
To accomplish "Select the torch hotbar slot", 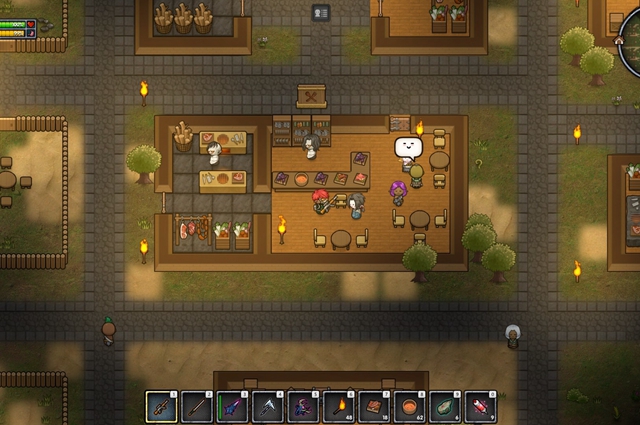I will tap(338, 406).
